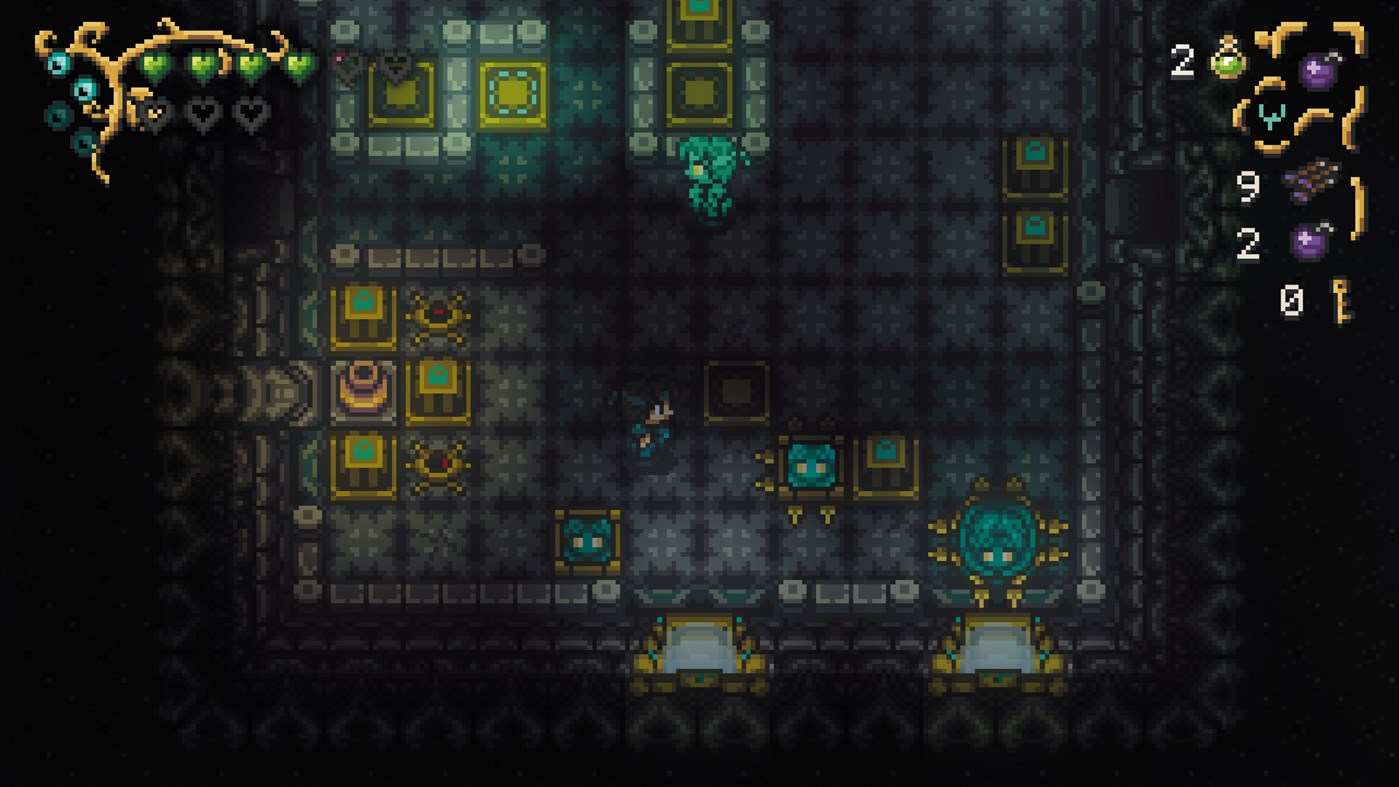
Task: Select the first green heart in the health meter
Action: 153,63
